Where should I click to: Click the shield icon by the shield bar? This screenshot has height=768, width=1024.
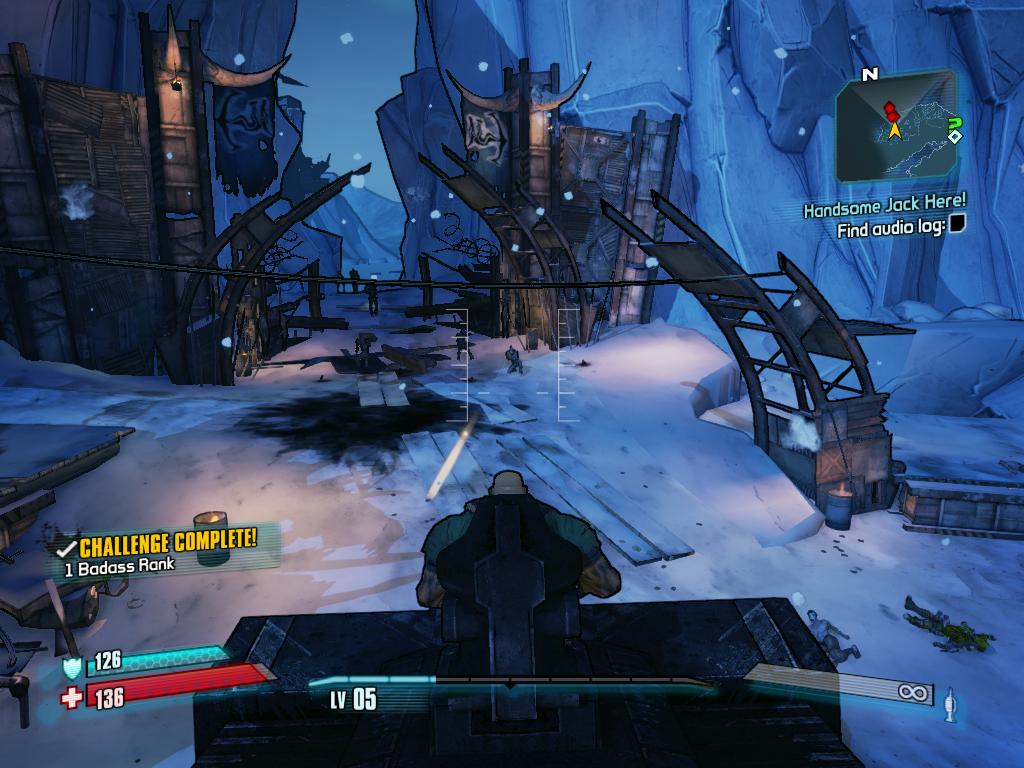(x=72, y=667)
